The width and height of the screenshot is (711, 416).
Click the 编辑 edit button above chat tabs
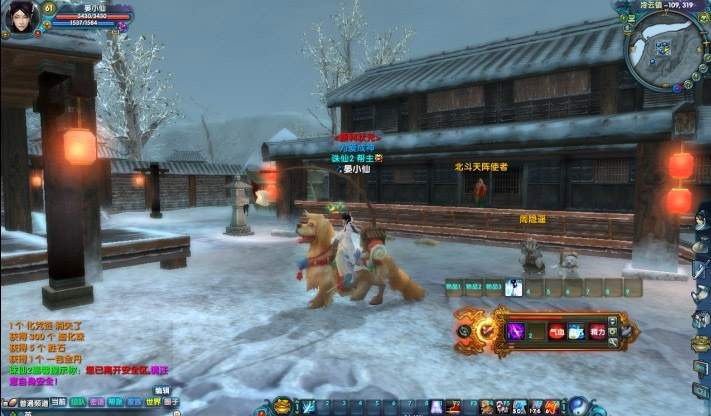[x=161, y=390]
